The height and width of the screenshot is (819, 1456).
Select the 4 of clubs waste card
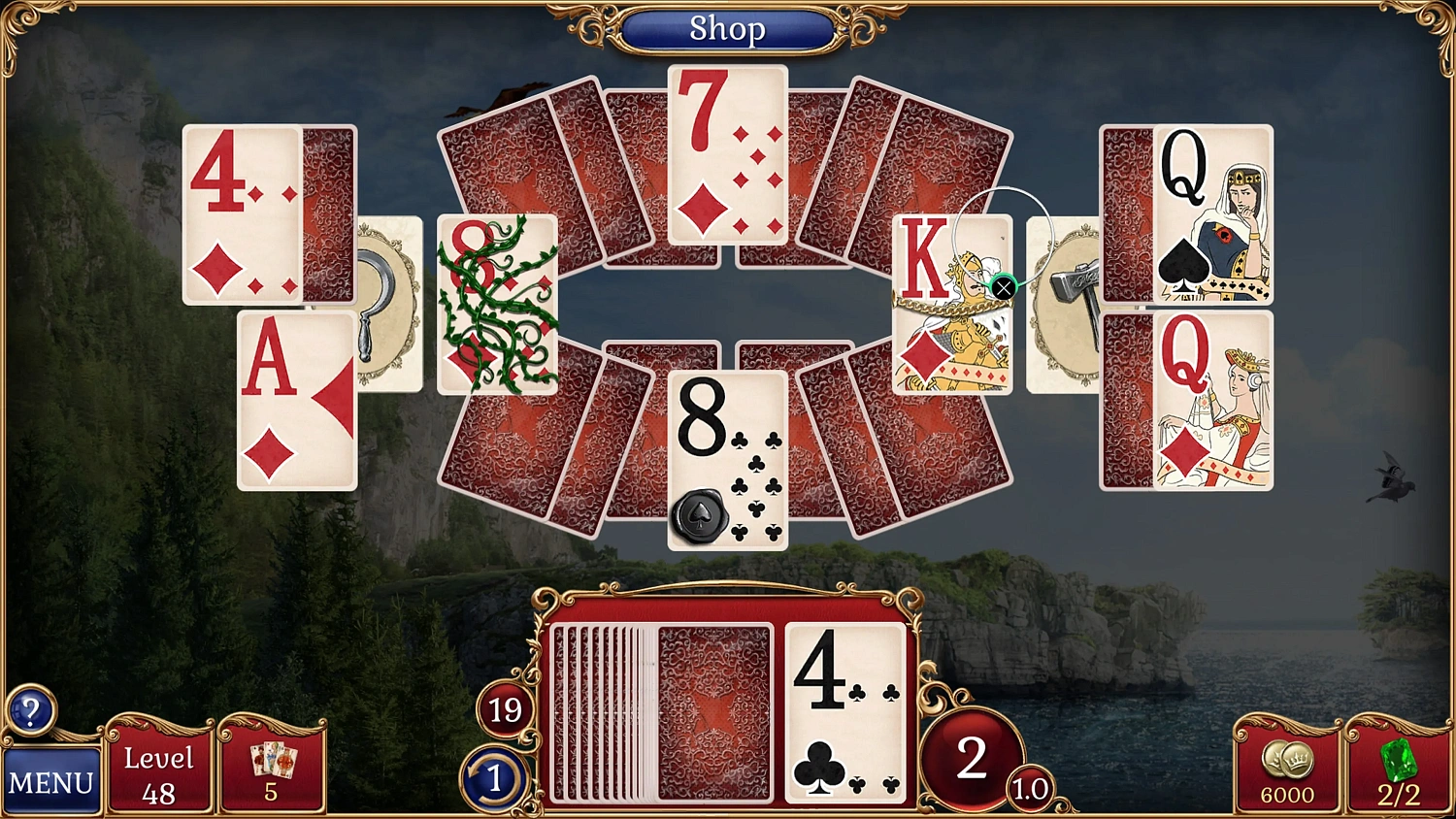[x=843, y=713]
